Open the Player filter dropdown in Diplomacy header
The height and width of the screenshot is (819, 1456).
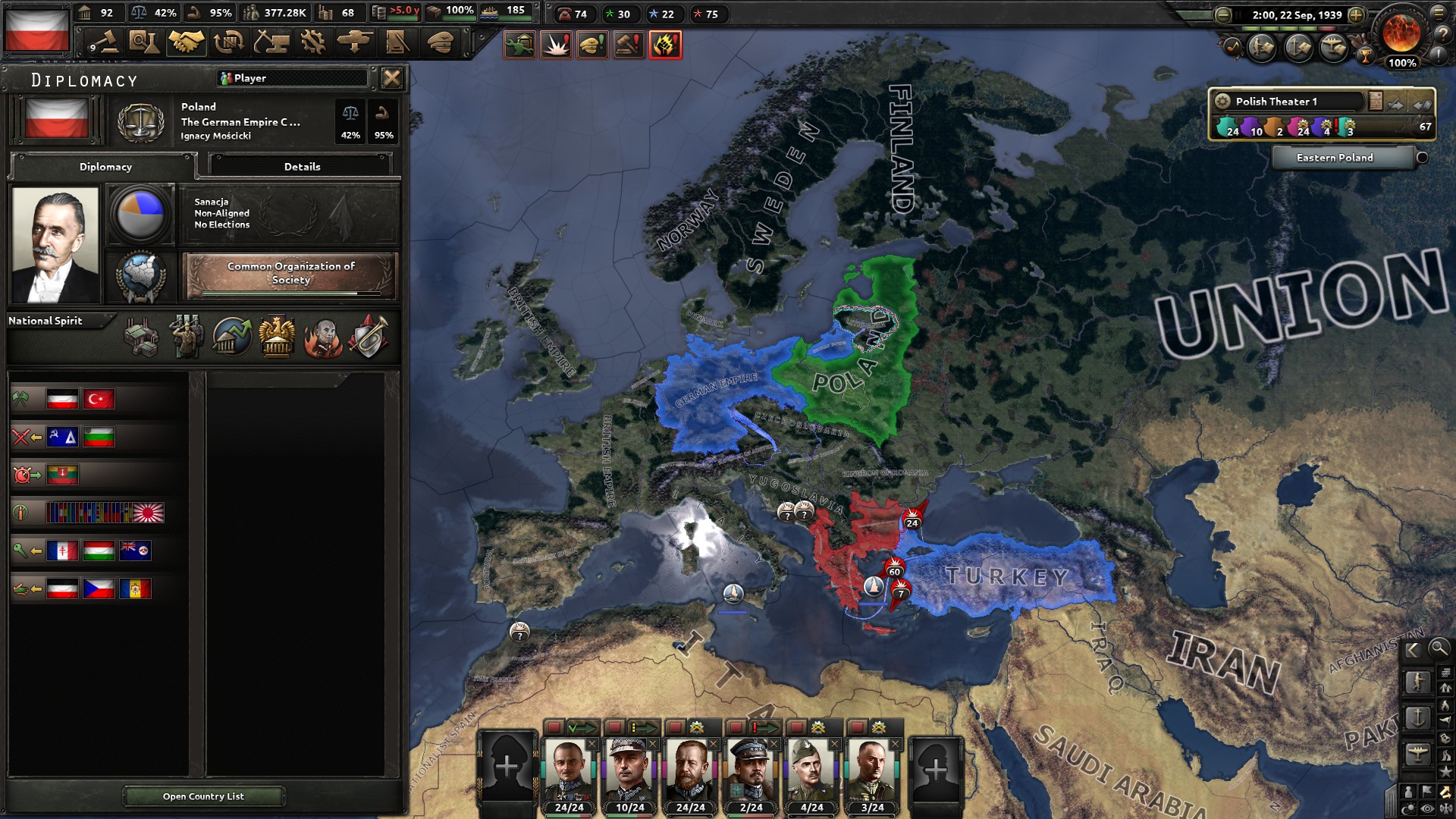tap(292, 77)
